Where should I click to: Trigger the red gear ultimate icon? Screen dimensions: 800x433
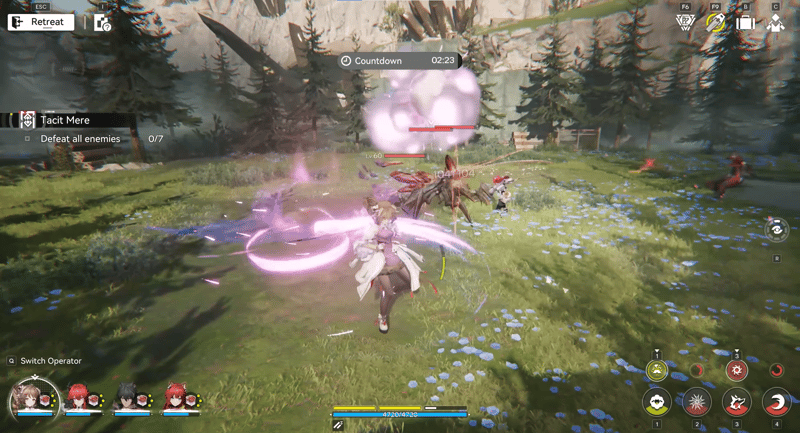(737, 371)
